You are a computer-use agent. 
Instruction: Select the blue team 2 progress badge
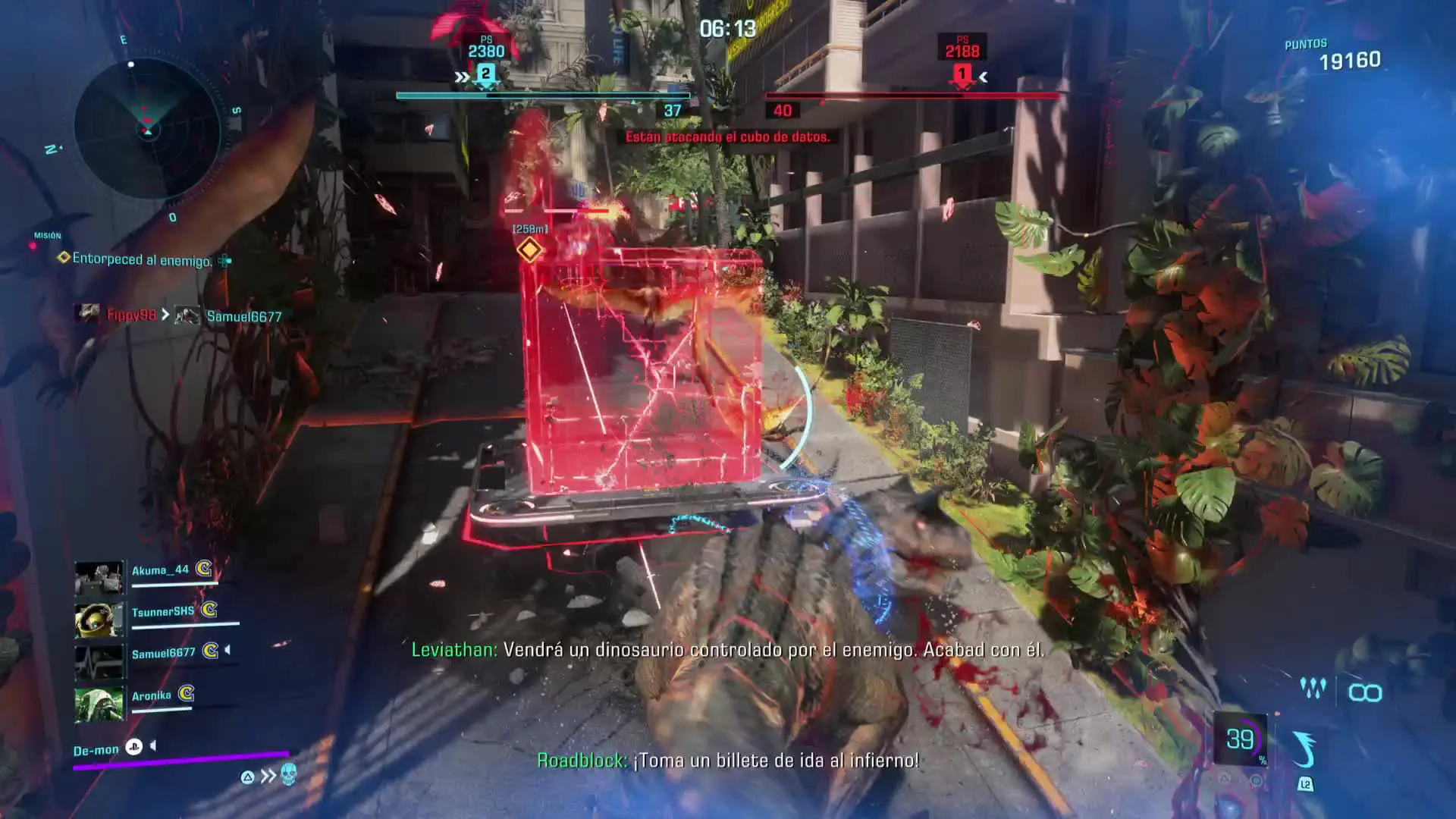[x=485, y=74]
